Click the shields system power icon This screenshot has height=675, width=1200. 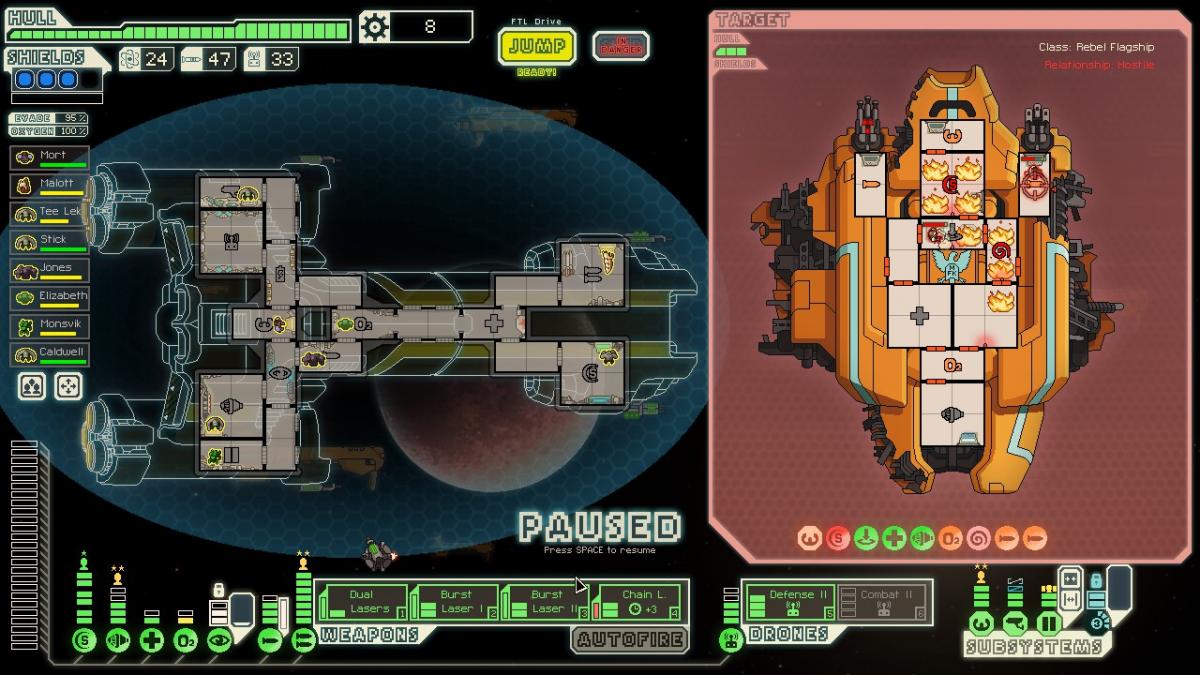click(x=84, y=641)
